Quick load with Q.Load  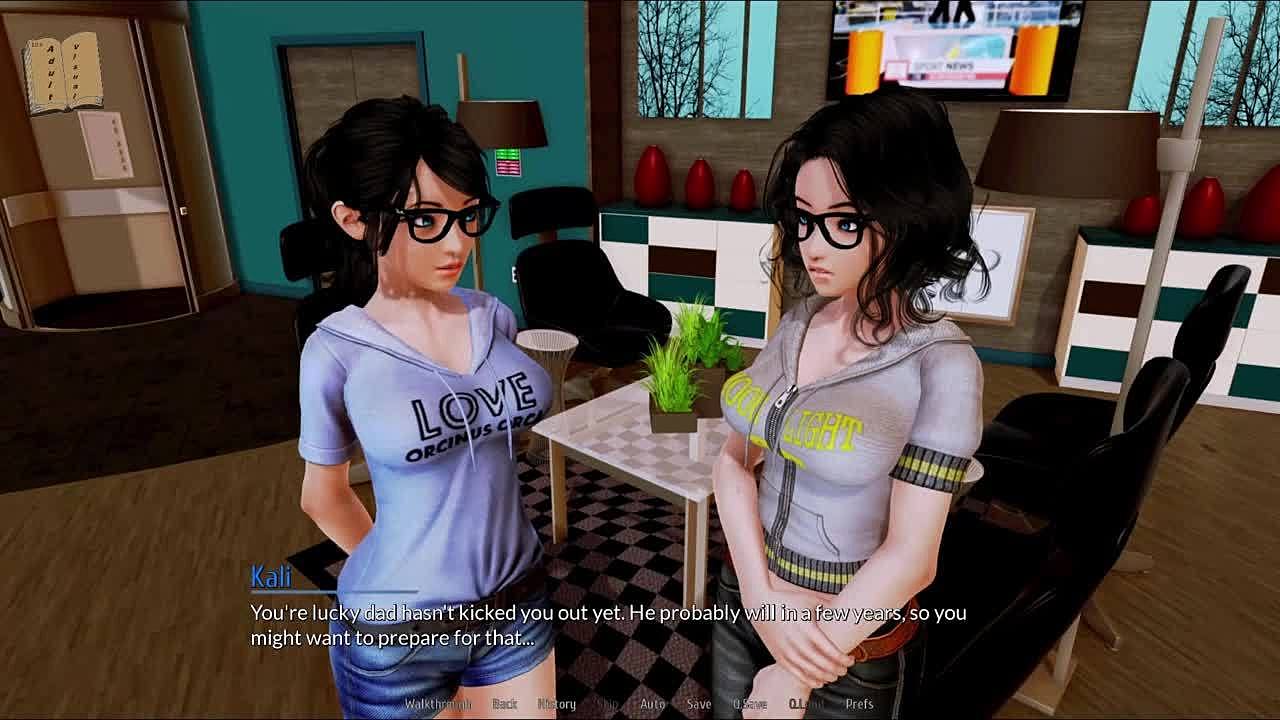pos(806,704)
